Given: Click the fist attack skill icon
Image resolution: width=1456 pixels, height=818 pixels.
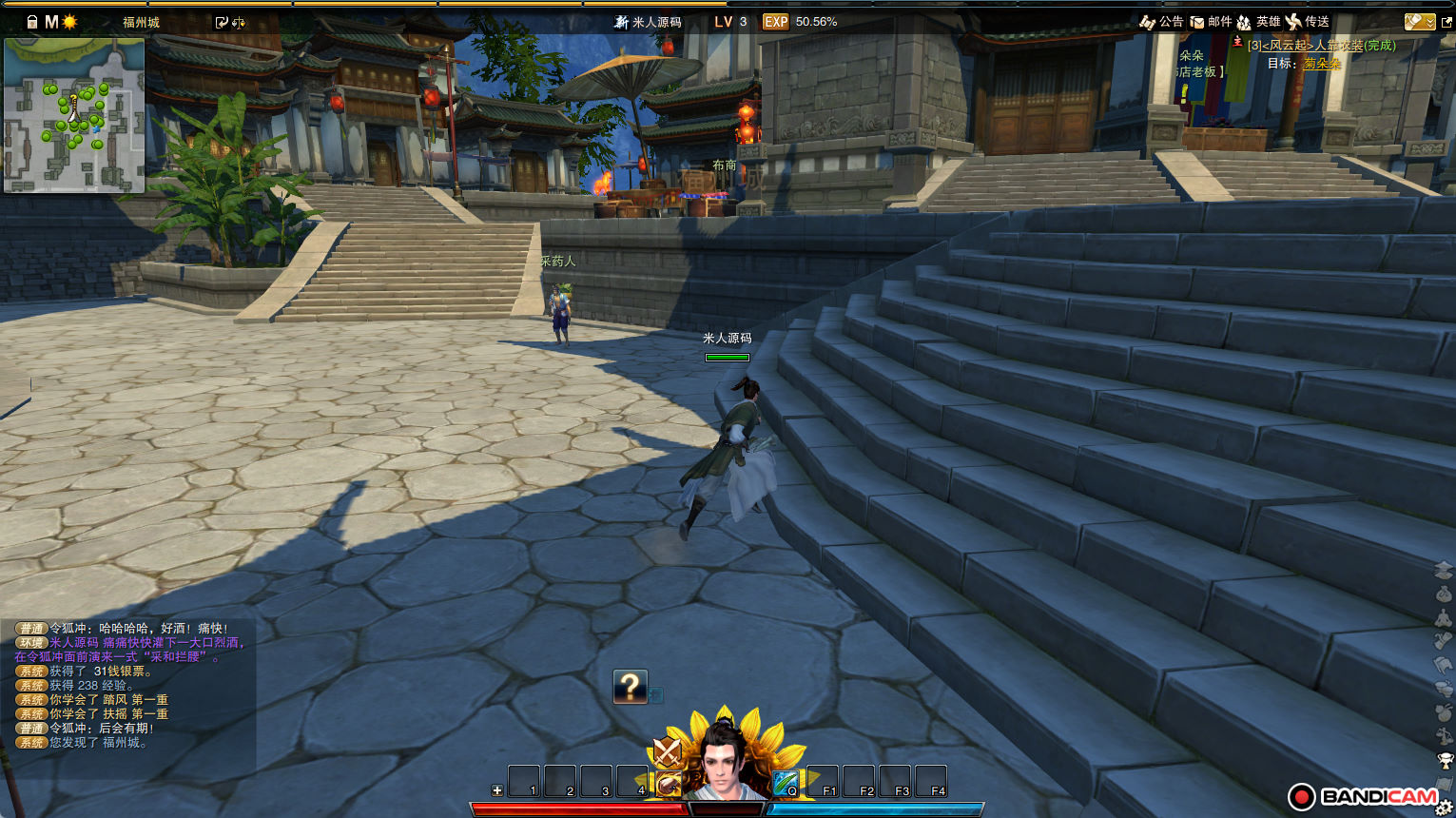Looking at the screenshot, I should coord(668,785).
